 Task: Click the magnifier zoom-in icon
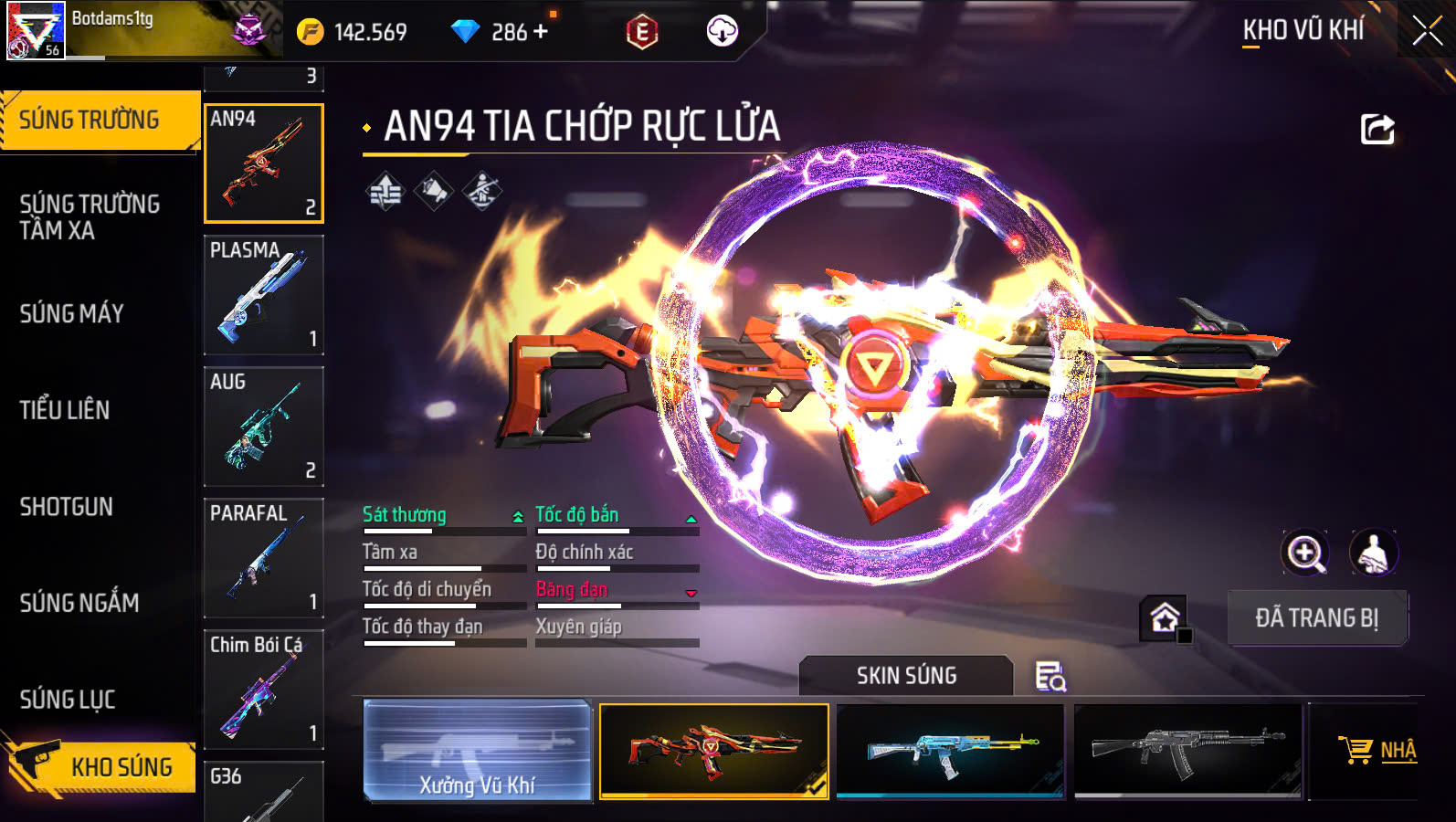pos(1305,553)
